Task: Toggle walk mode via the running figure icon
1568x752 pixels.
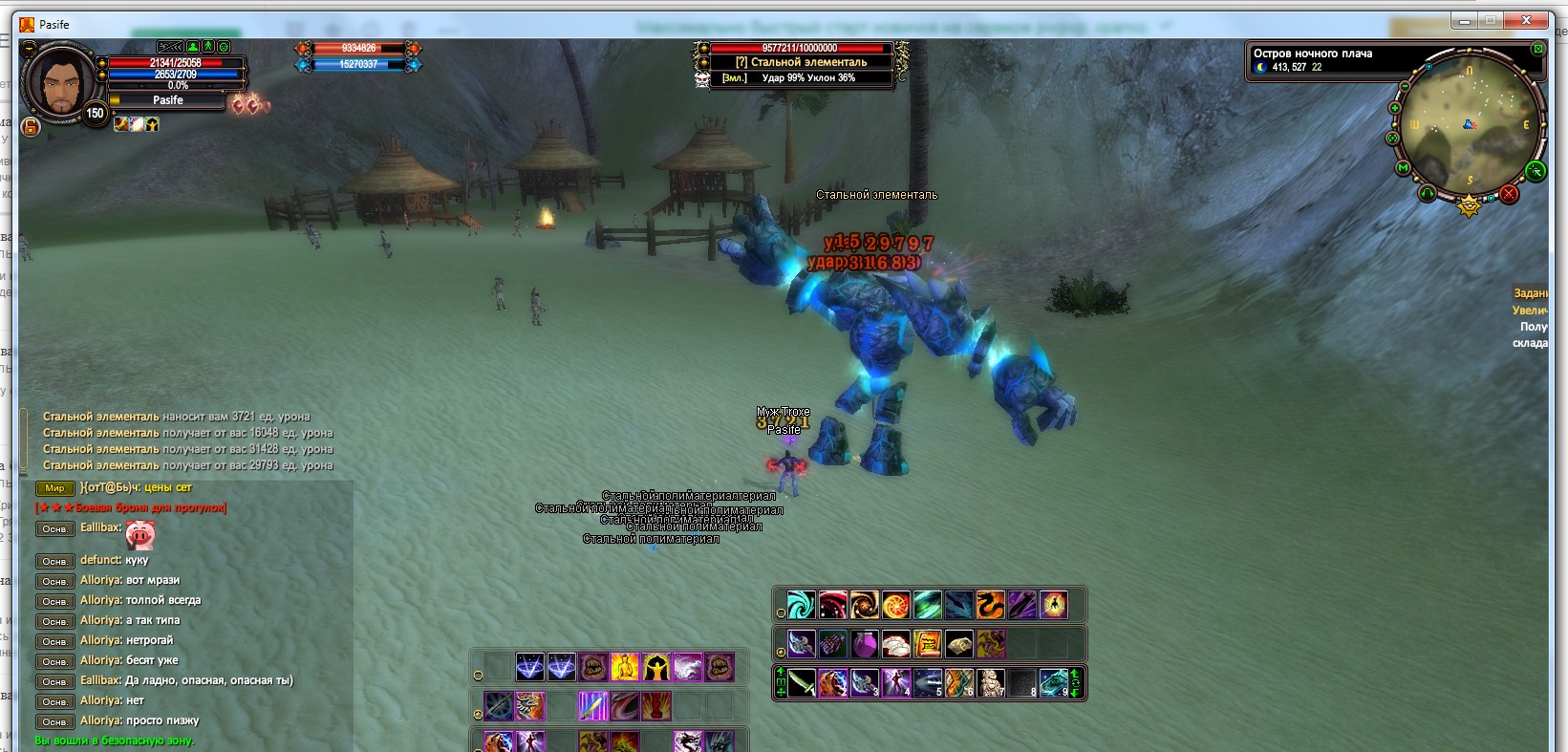Action: coord(208,46)
